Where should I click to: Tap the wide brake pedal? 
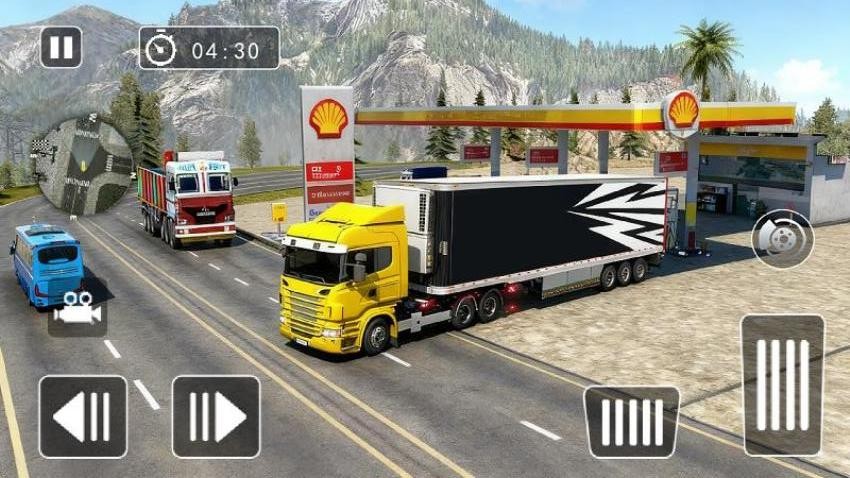631,422
